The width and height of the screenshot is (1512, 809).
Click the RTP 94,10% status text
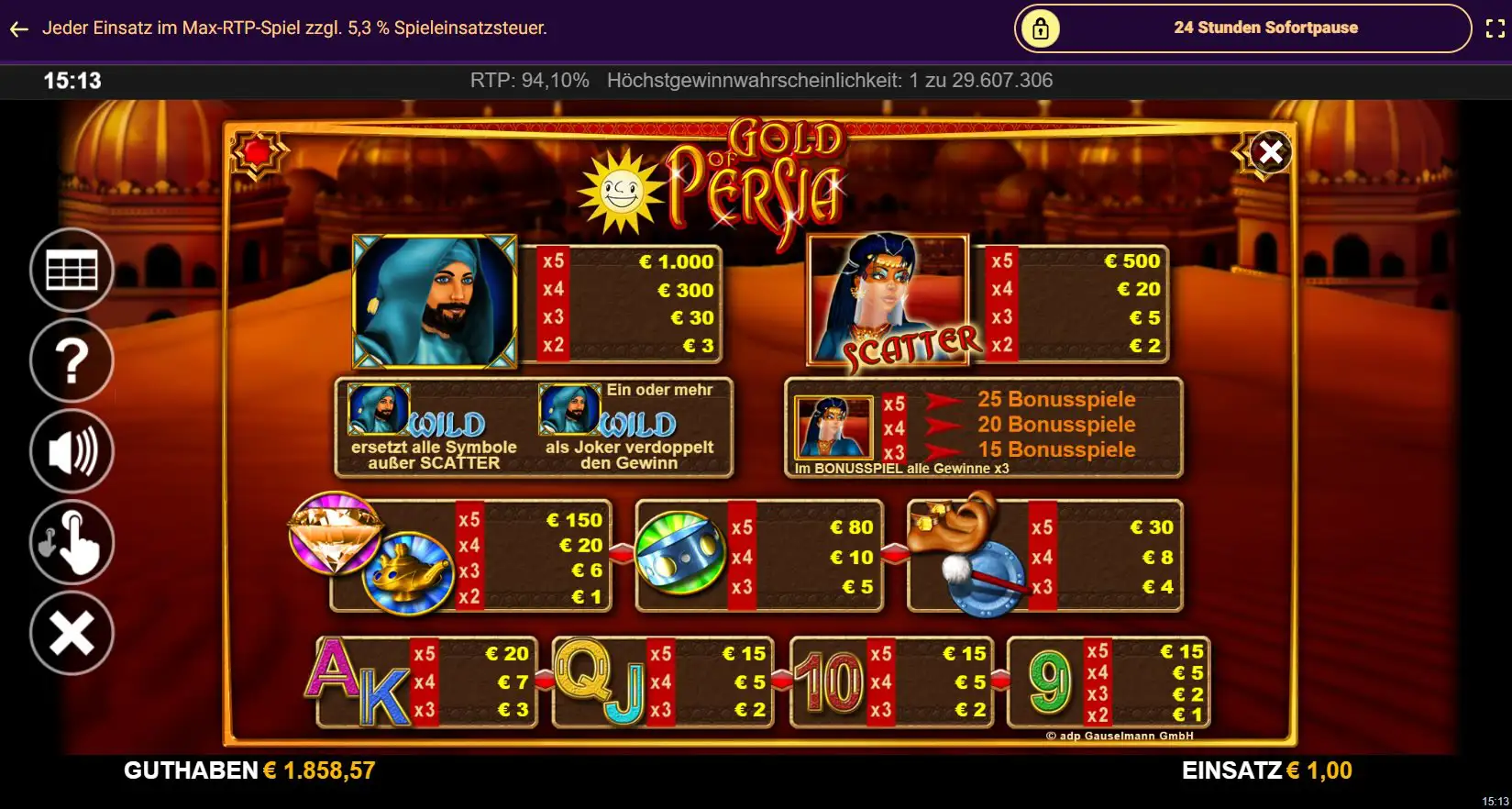coord(529,81)
